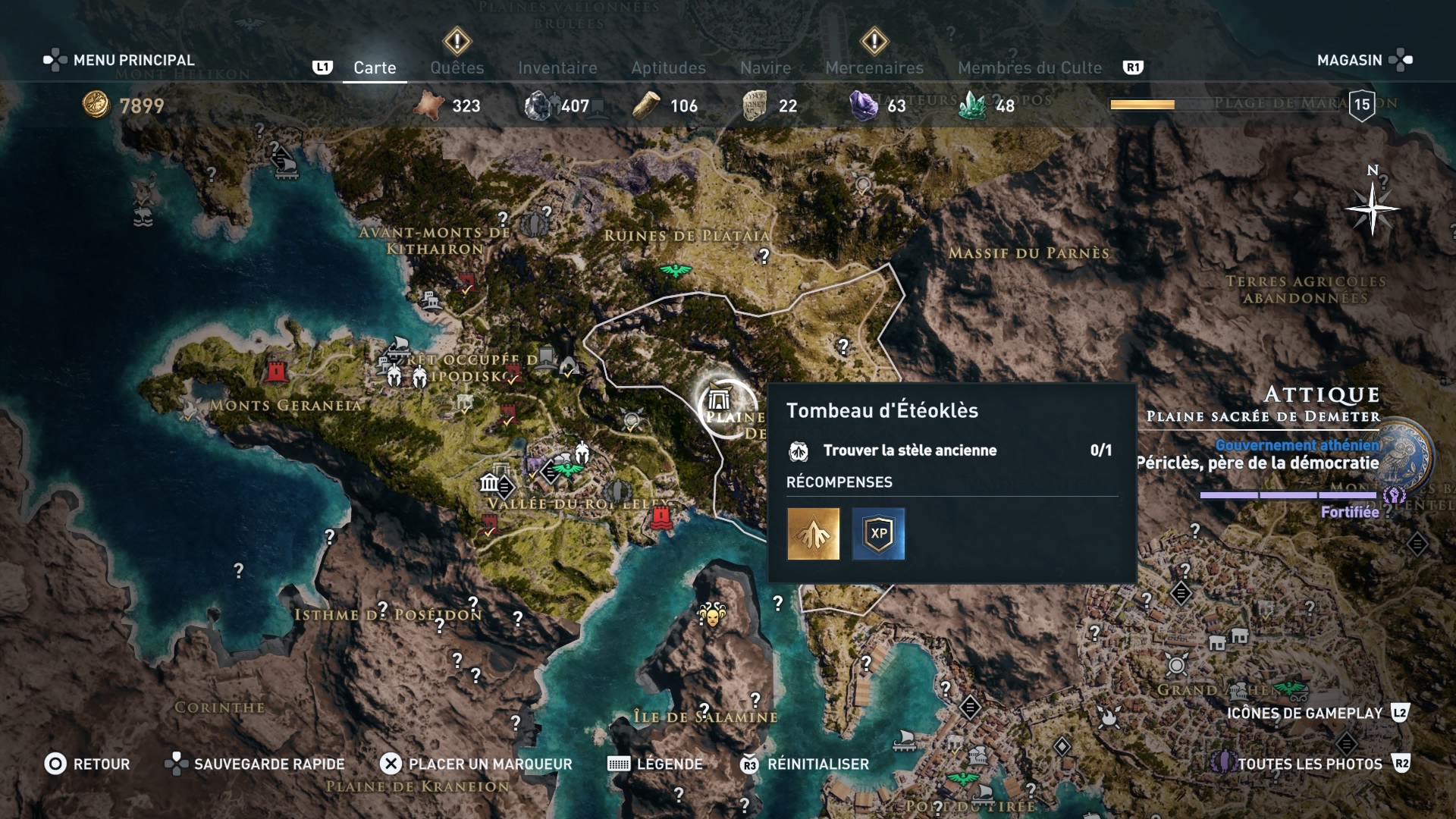This screenshot has width=1456, height=819.
Task: Open the Légende map legend
Action: coord(657,764)
